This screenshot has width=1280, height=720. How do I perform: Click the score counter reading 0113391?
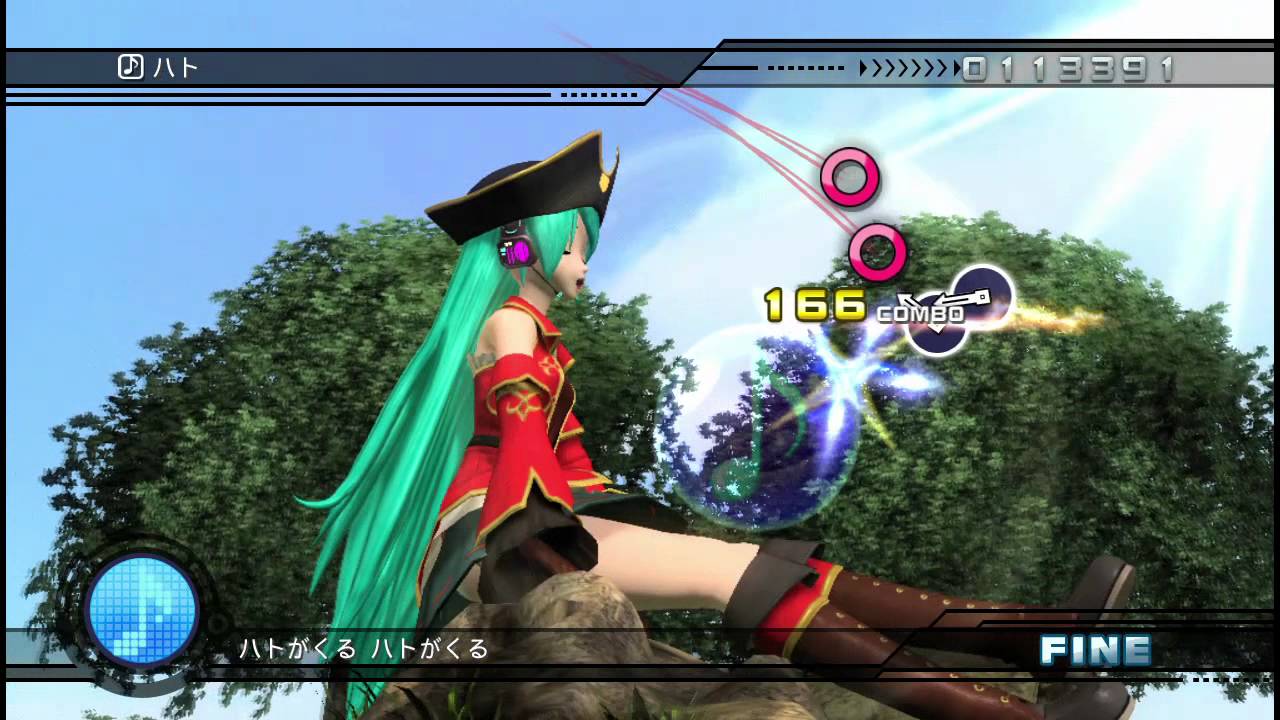pyautogui.click(x=1070, y=68)
